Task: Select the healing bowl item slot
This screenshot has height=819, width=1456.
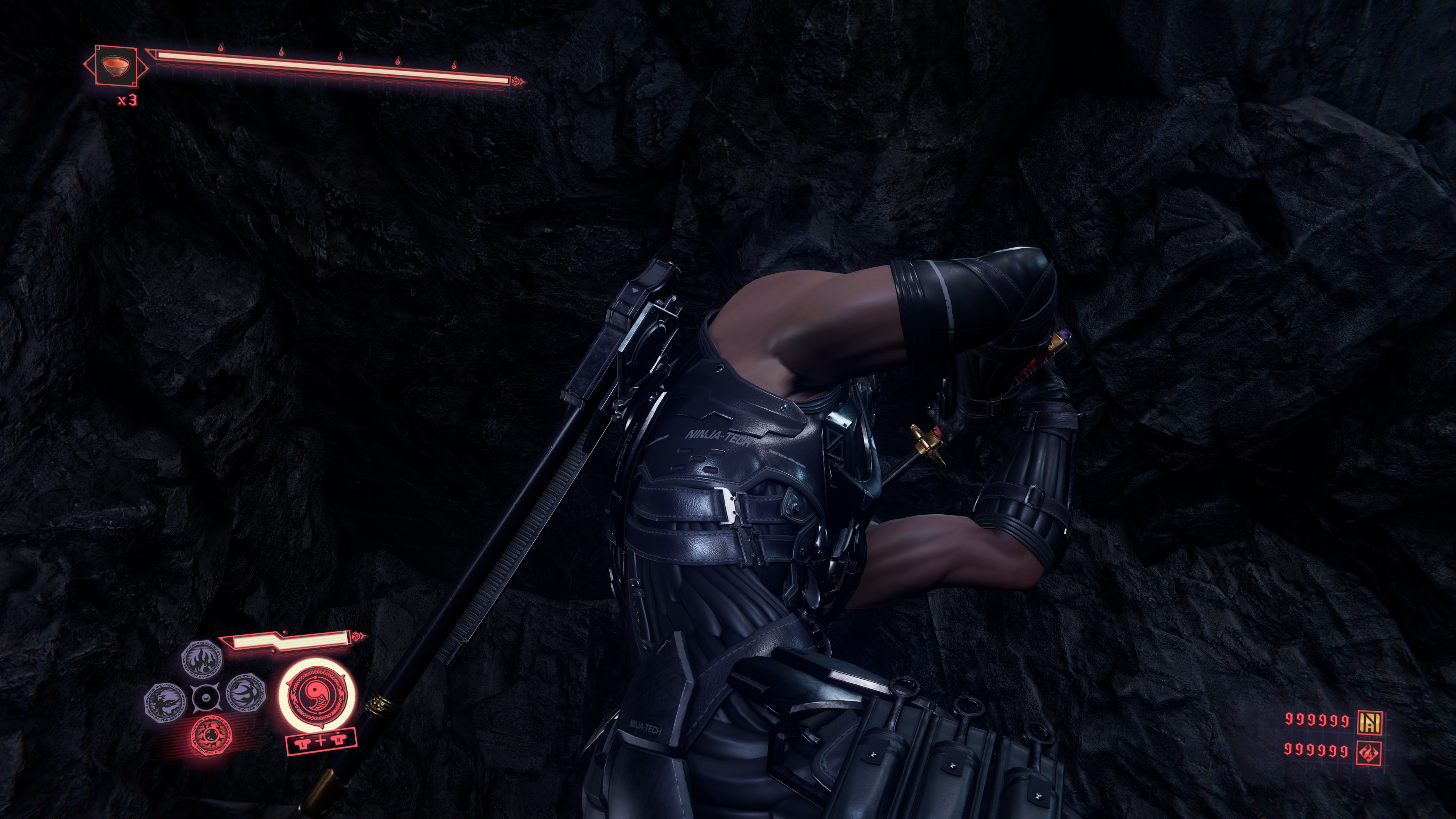Action: click(x=116, y=65)
